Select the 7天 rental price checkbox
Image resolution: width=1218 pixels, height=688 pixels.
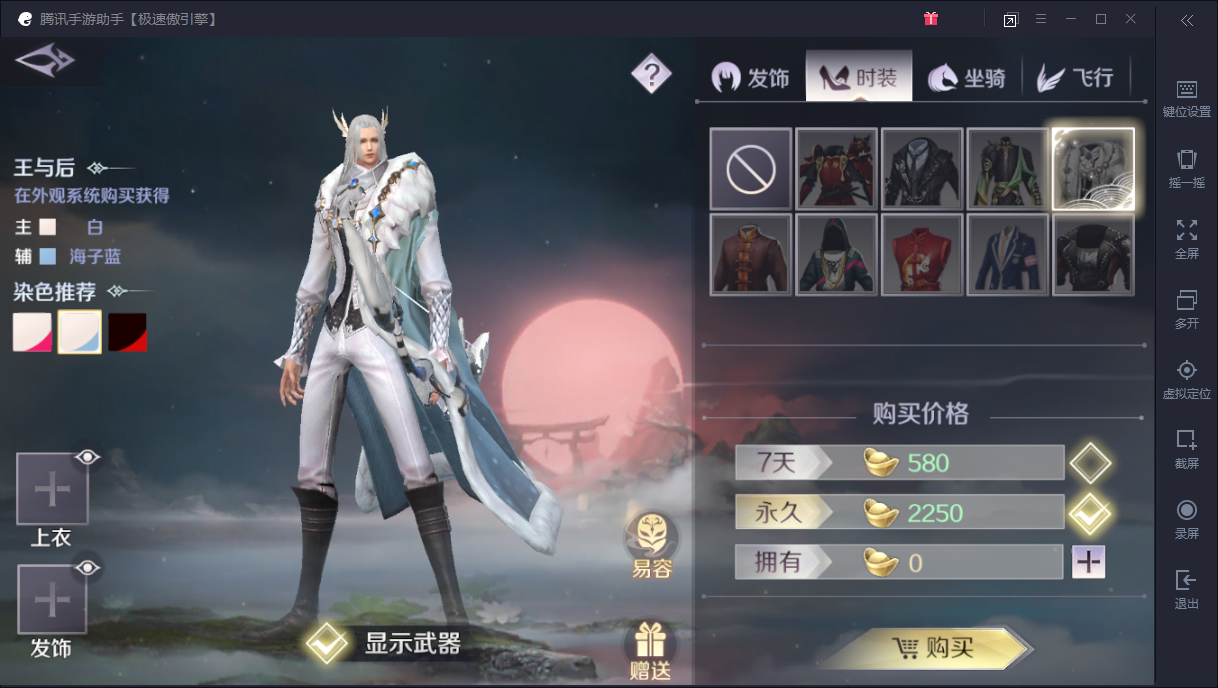point(1089,464)
